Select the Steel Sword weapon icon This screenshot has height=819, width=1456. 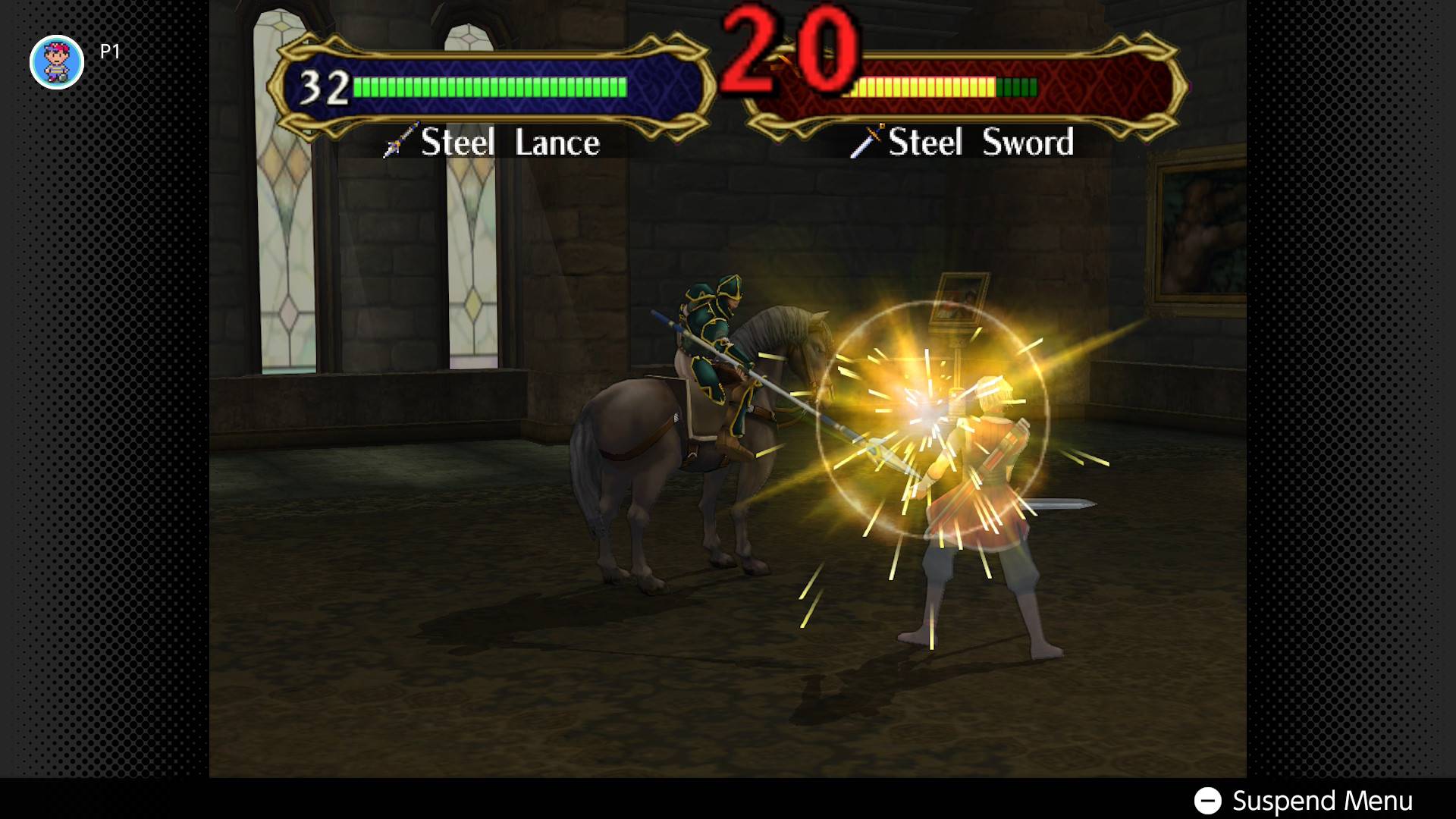[867, 140]
